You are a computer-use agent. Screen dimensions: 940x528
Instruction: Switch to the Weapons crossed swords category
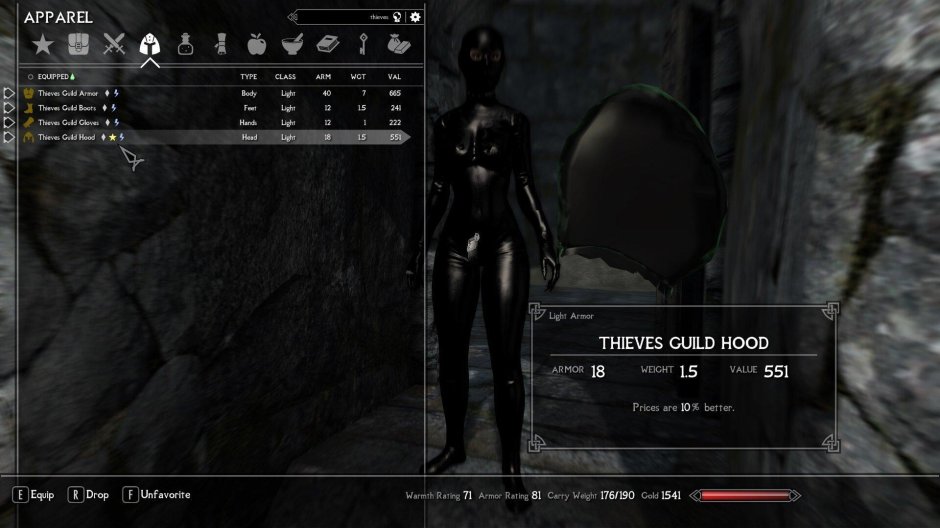click(114, 44)
